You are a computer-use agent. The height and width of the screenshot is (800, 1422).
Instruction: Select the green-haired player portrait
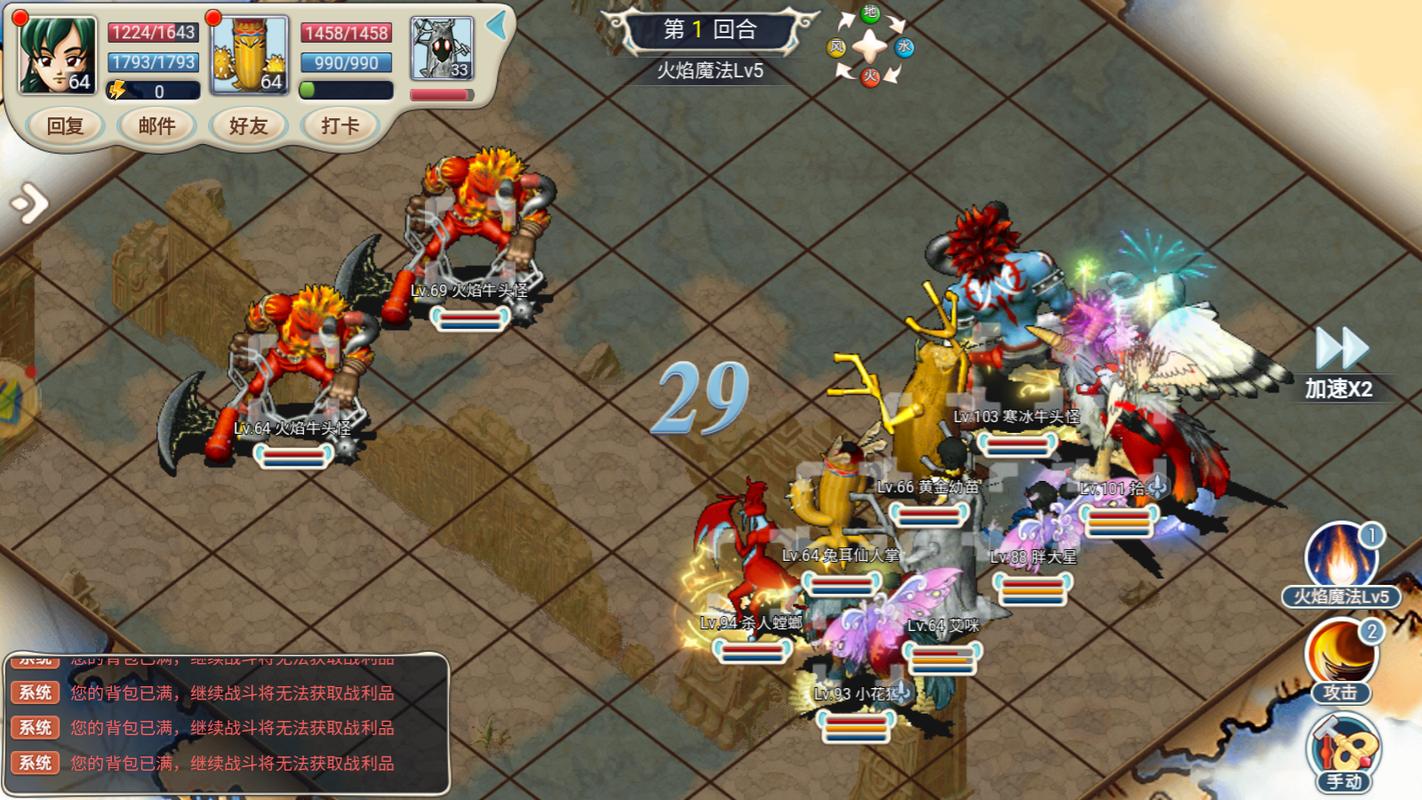tap(58, 55)
